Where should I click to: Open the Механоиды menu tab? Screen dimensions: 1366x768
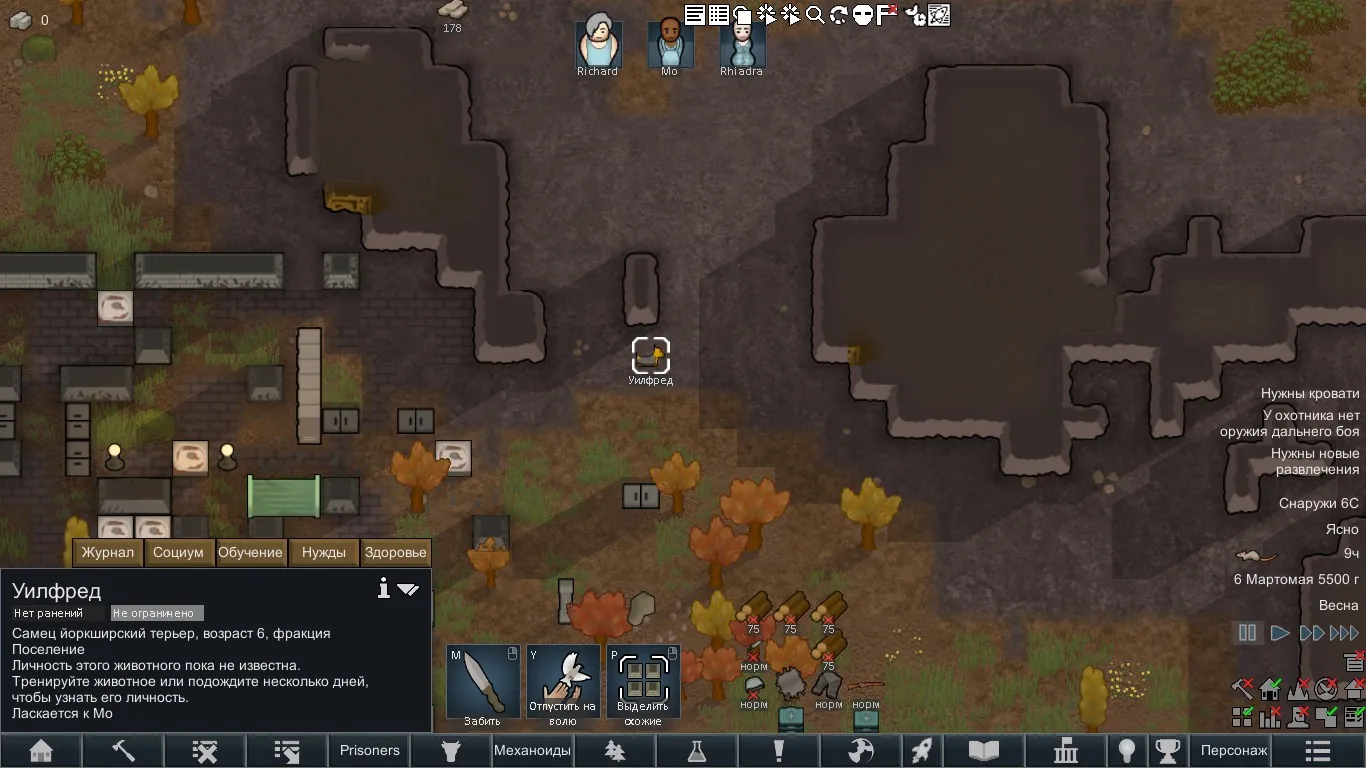[533, 750]
